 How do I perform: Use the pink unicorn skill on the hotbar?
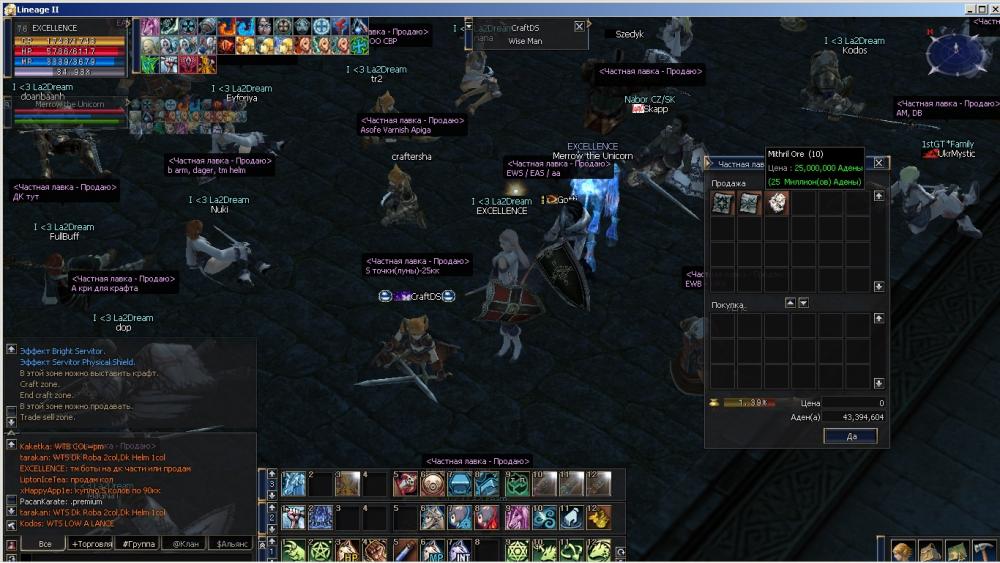click(517, 517)
